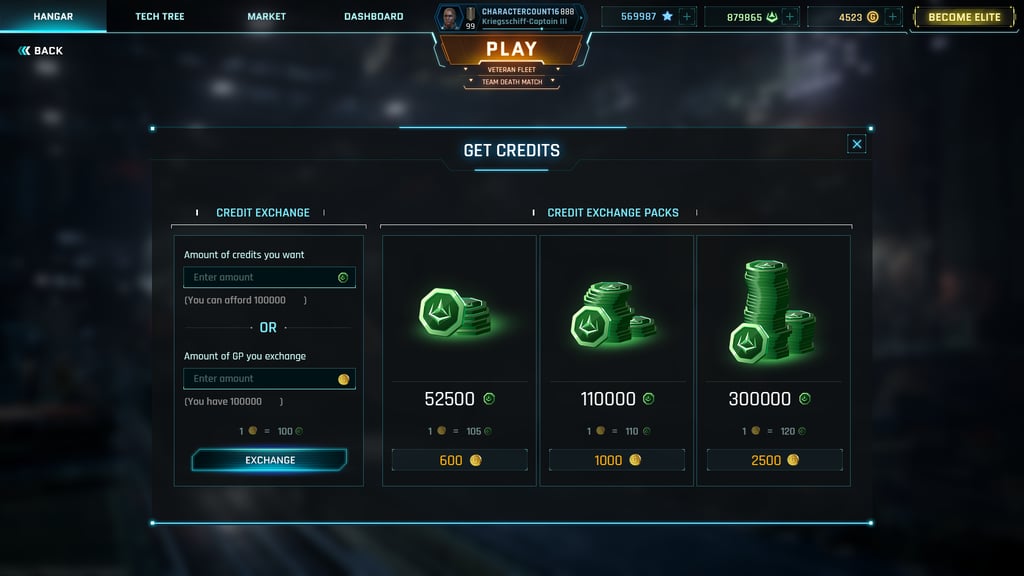
Task: Confirm with the Exchange button
Action: coord(270,460)
